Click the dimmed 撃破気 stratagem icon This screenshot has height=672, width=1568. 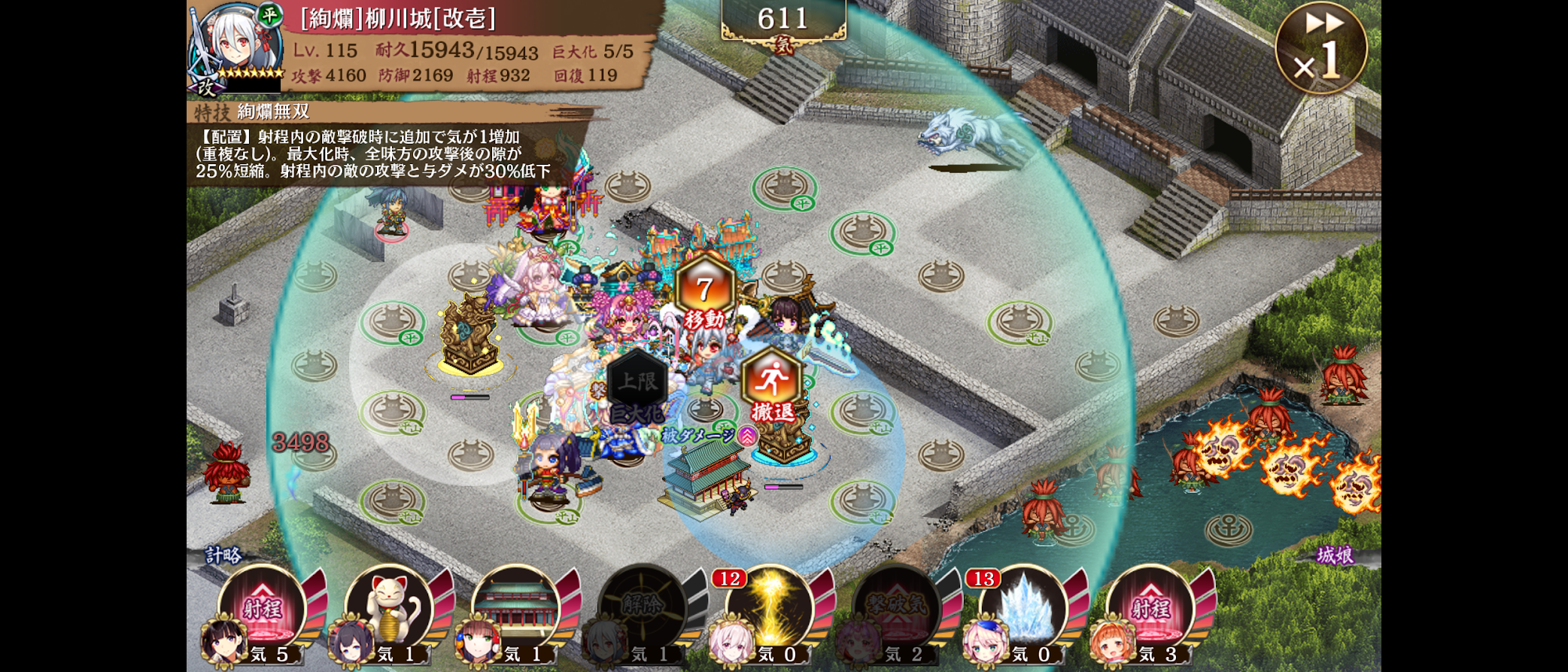click(895, 607)
